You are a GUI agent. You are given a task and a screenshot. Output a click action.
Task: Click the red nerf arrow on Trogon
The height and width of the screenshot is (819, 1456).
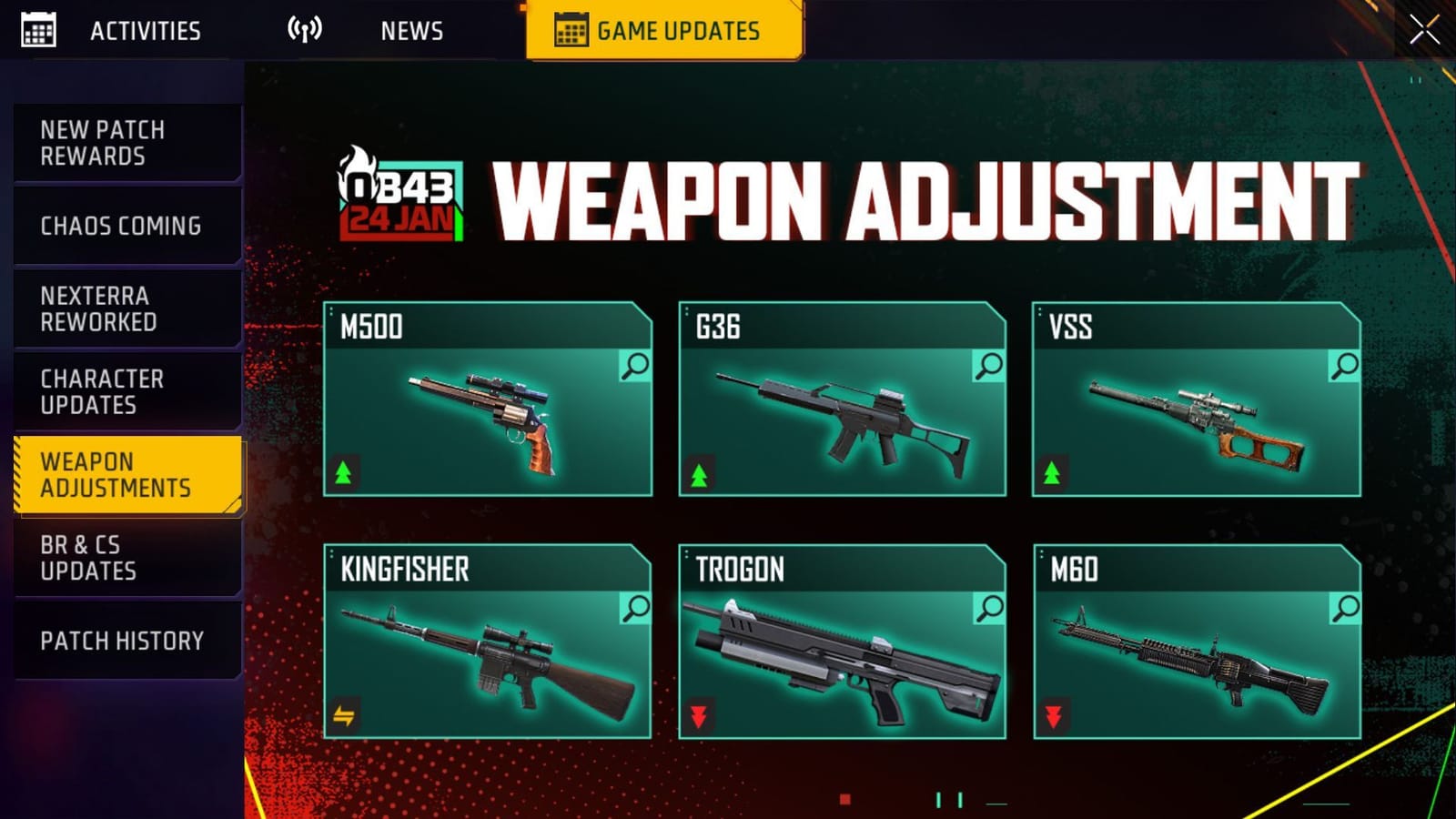pos(701,716)
